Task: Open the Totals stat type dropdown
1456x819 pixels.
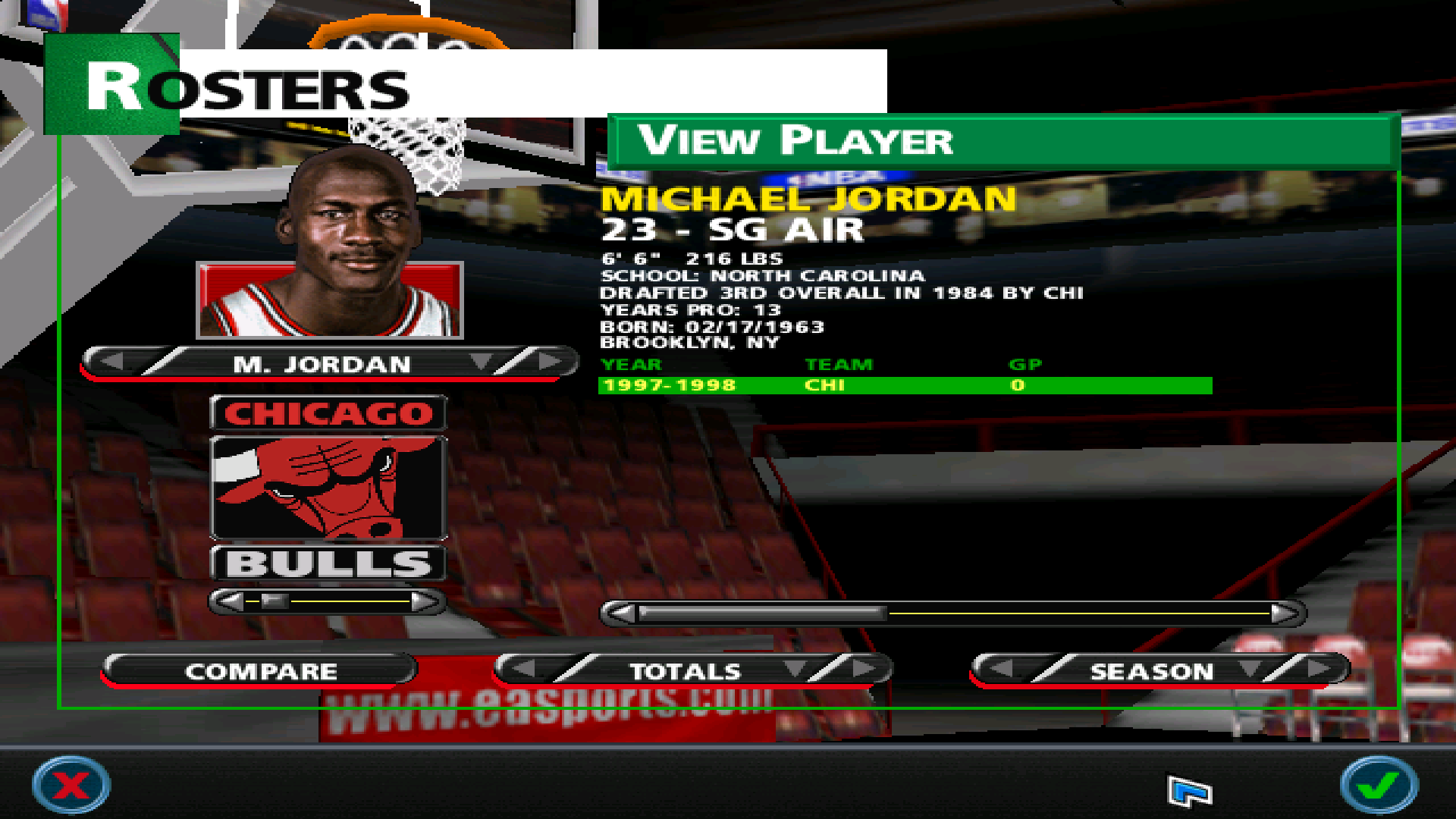Action: coord(795,669)
